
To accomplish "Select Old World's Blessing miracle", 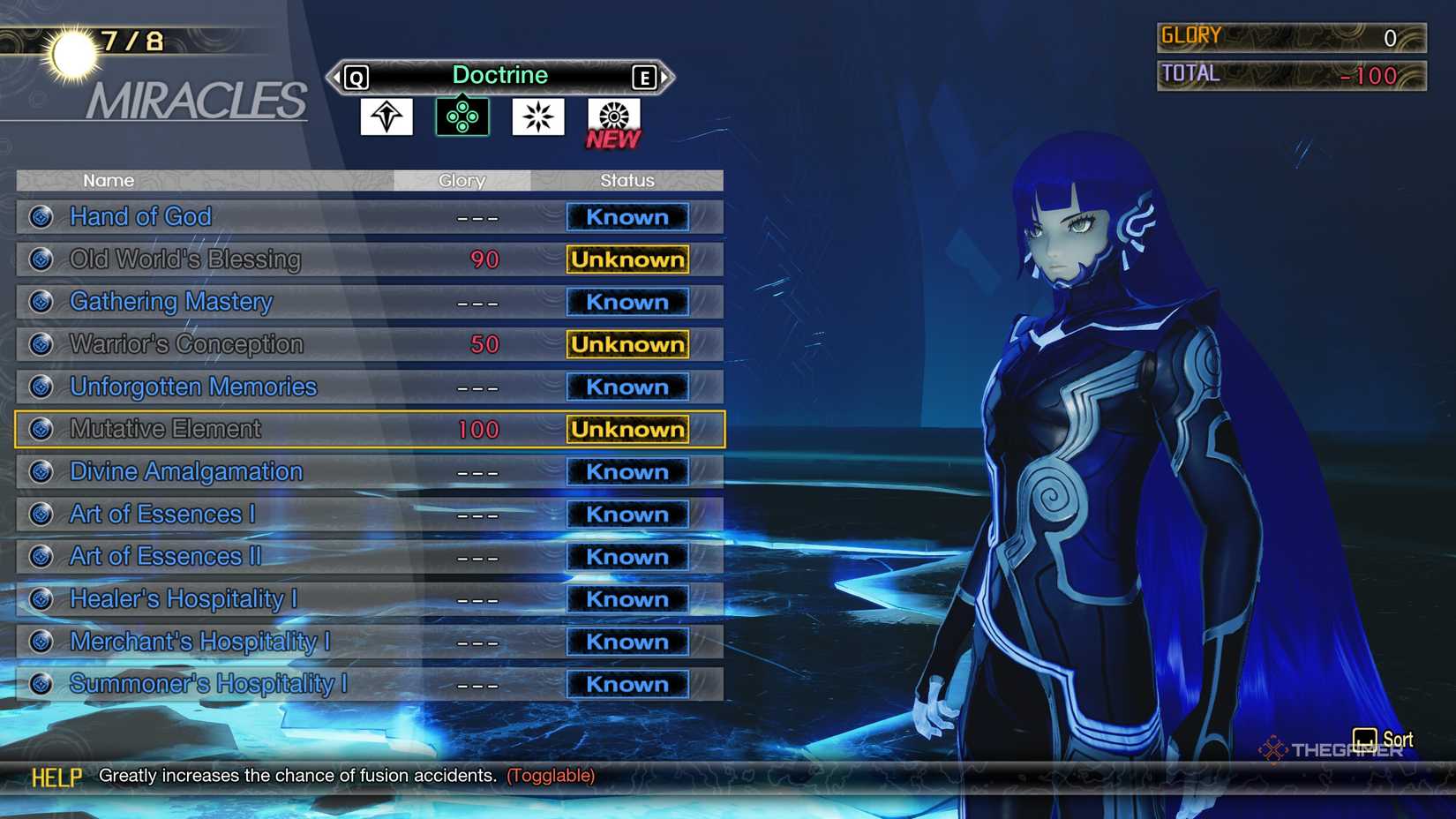I will click(185, 259).
